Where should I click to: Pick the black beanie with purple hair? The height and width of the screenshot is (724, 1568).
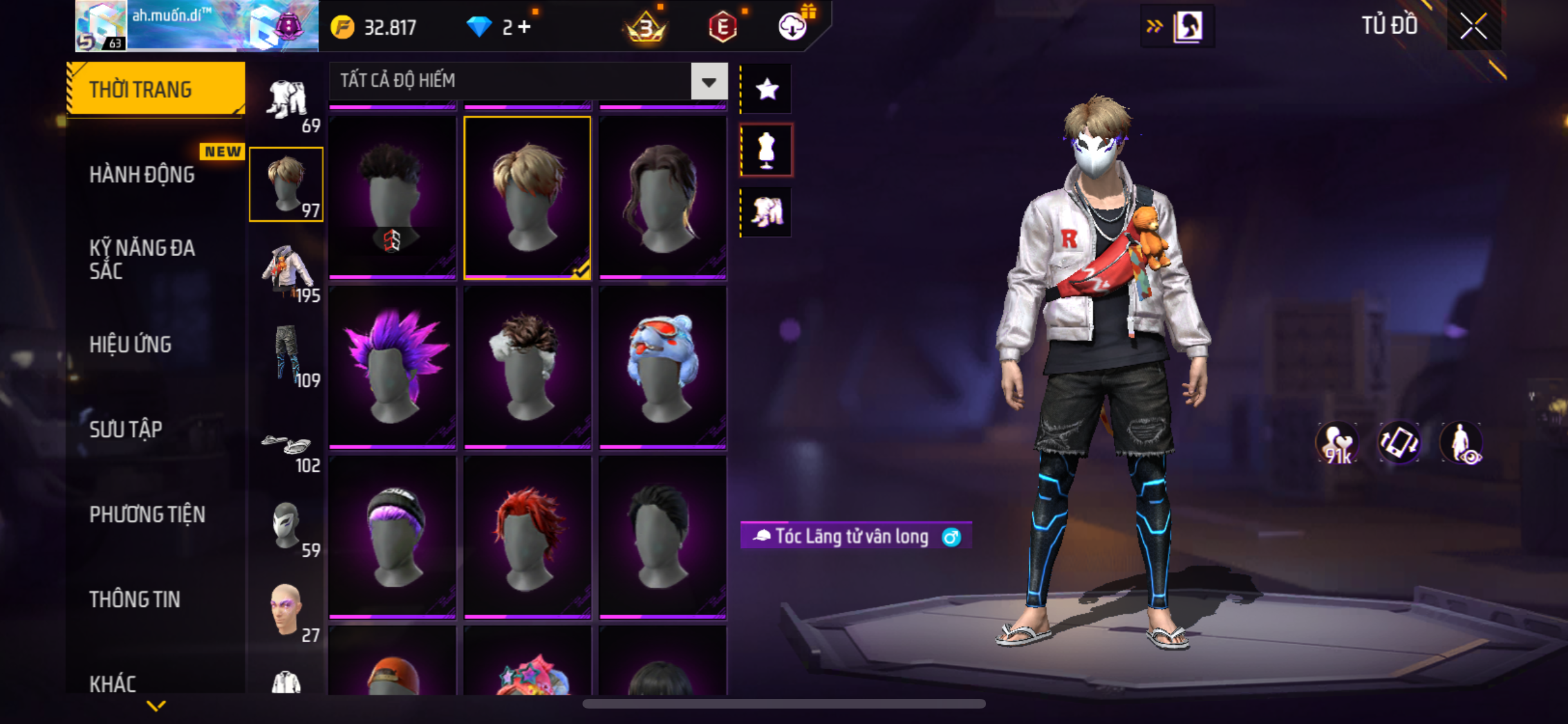coord(392,535)
